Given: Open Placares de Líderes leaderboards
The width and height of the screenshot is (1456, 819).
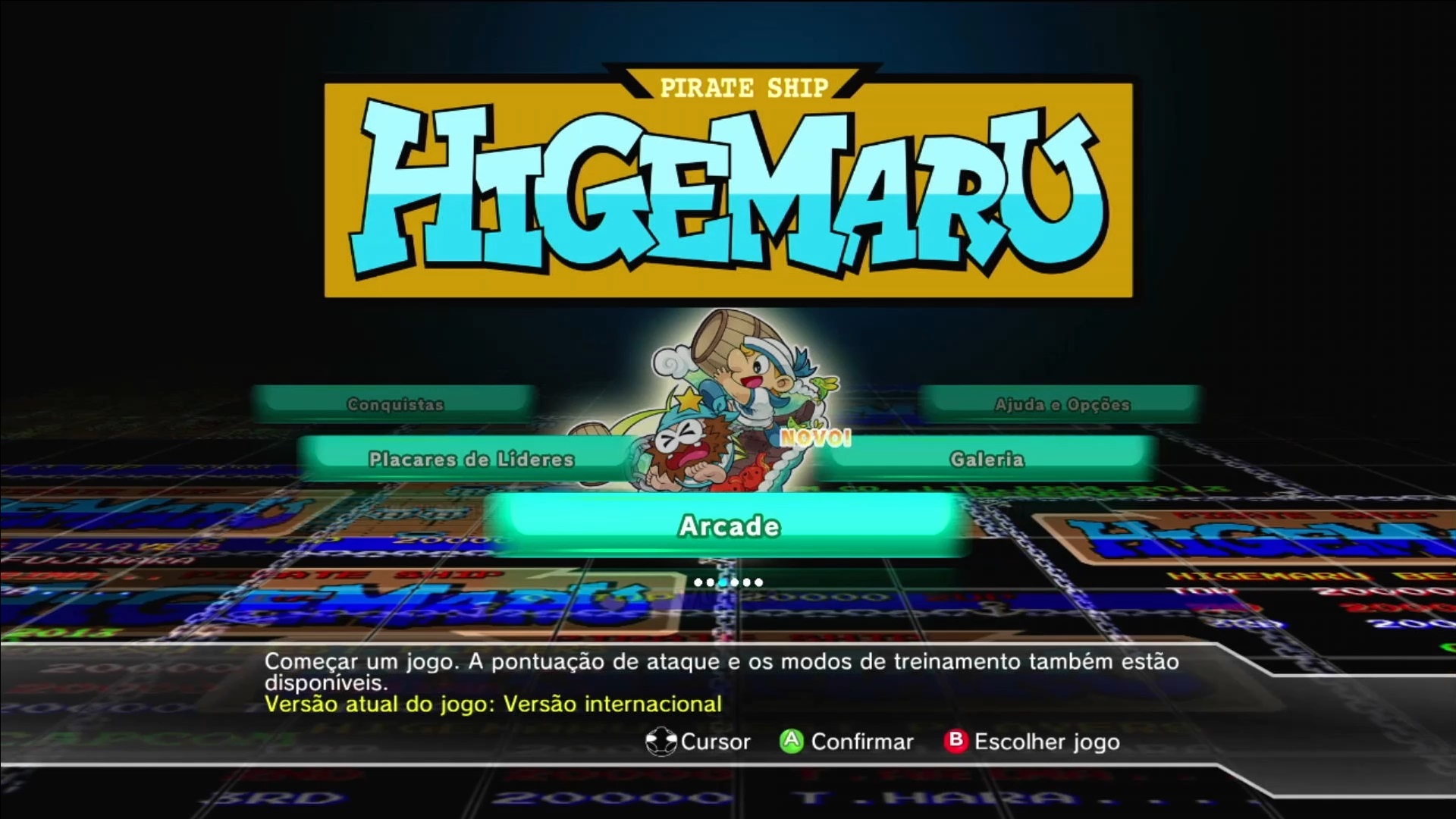Looking at the screenshot, I should 471,459.
